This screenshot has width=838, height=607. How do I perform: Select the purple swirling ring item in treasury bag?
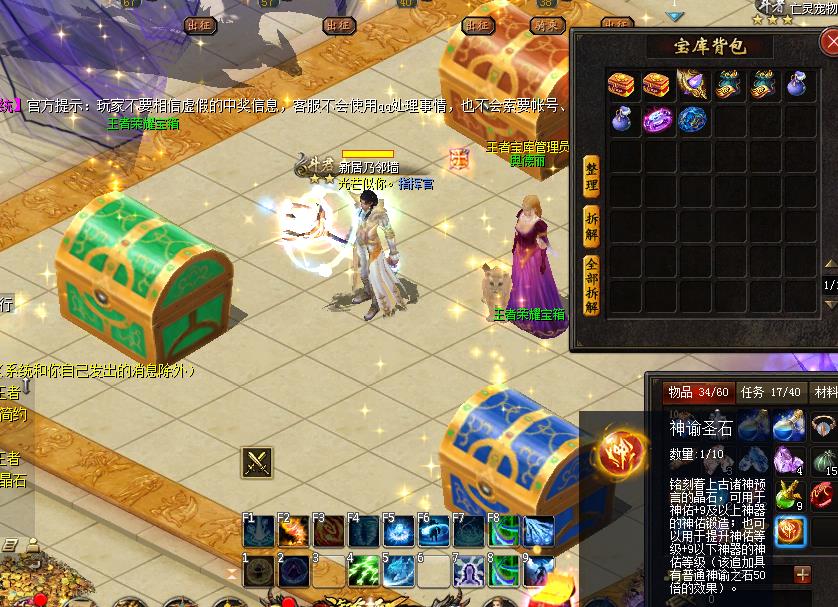(x=656, y=120)
